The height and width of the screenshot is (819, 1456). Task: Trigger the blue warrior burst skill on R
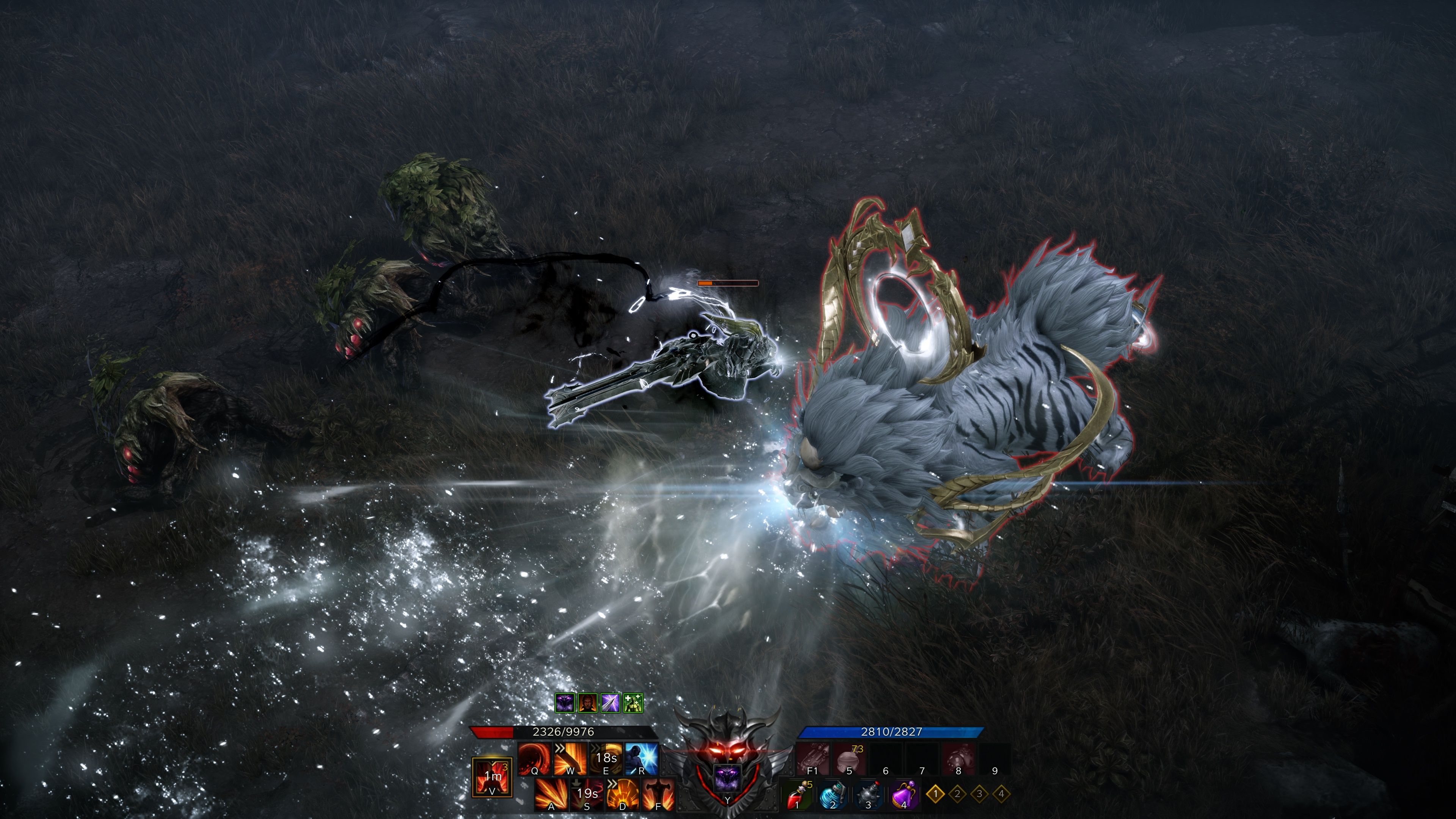pos(642,759)
